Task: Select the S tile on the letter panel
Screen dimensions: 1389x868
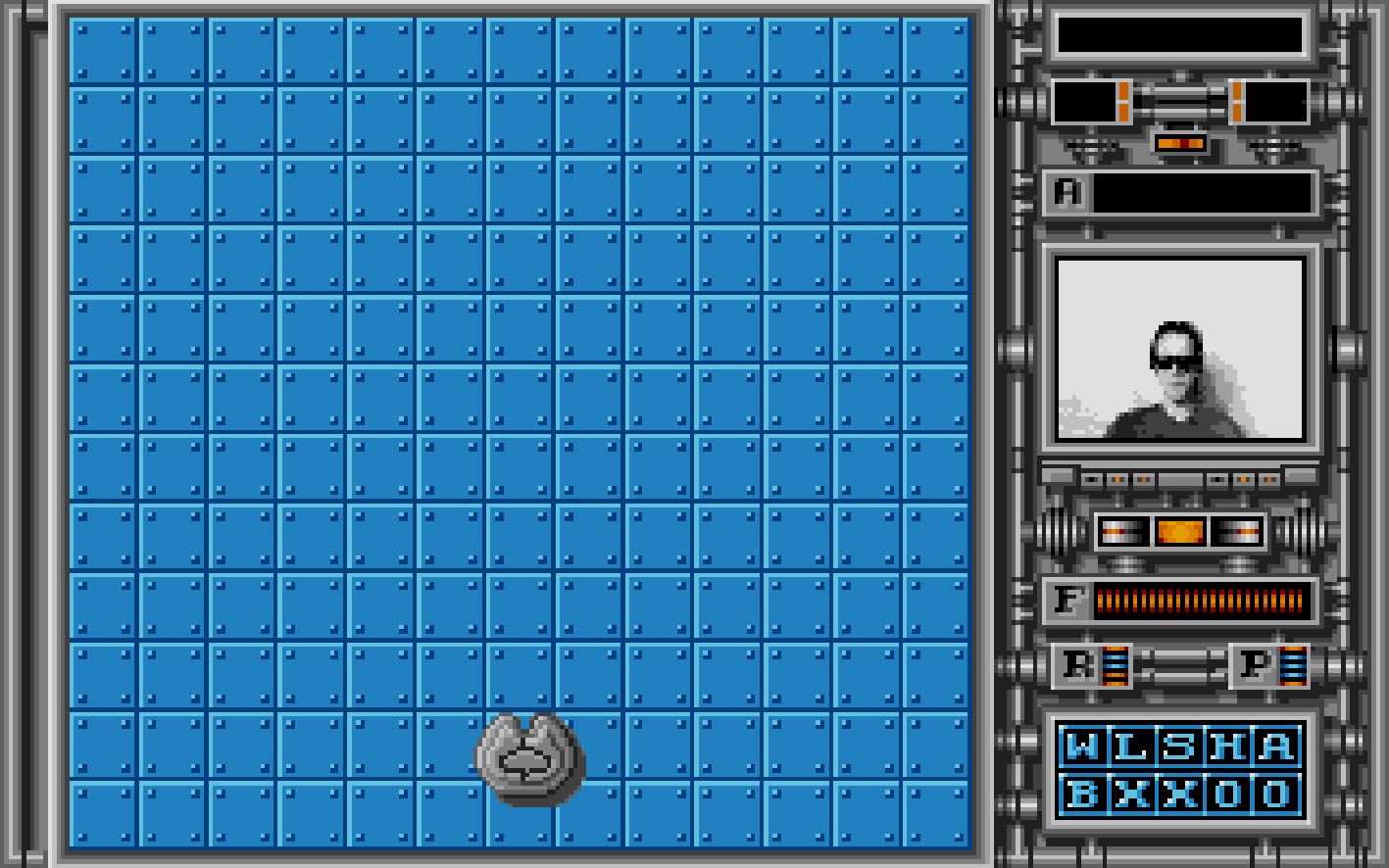Action: pyautogui.click(x=1179, y=747)
